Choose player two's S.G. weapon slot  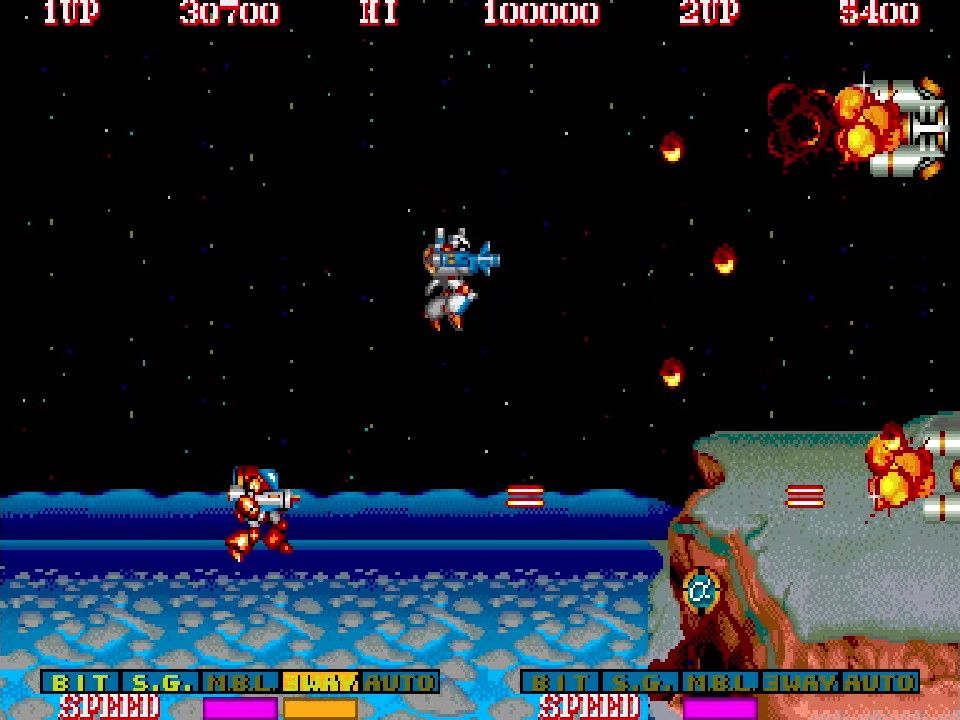pos(642,683)
